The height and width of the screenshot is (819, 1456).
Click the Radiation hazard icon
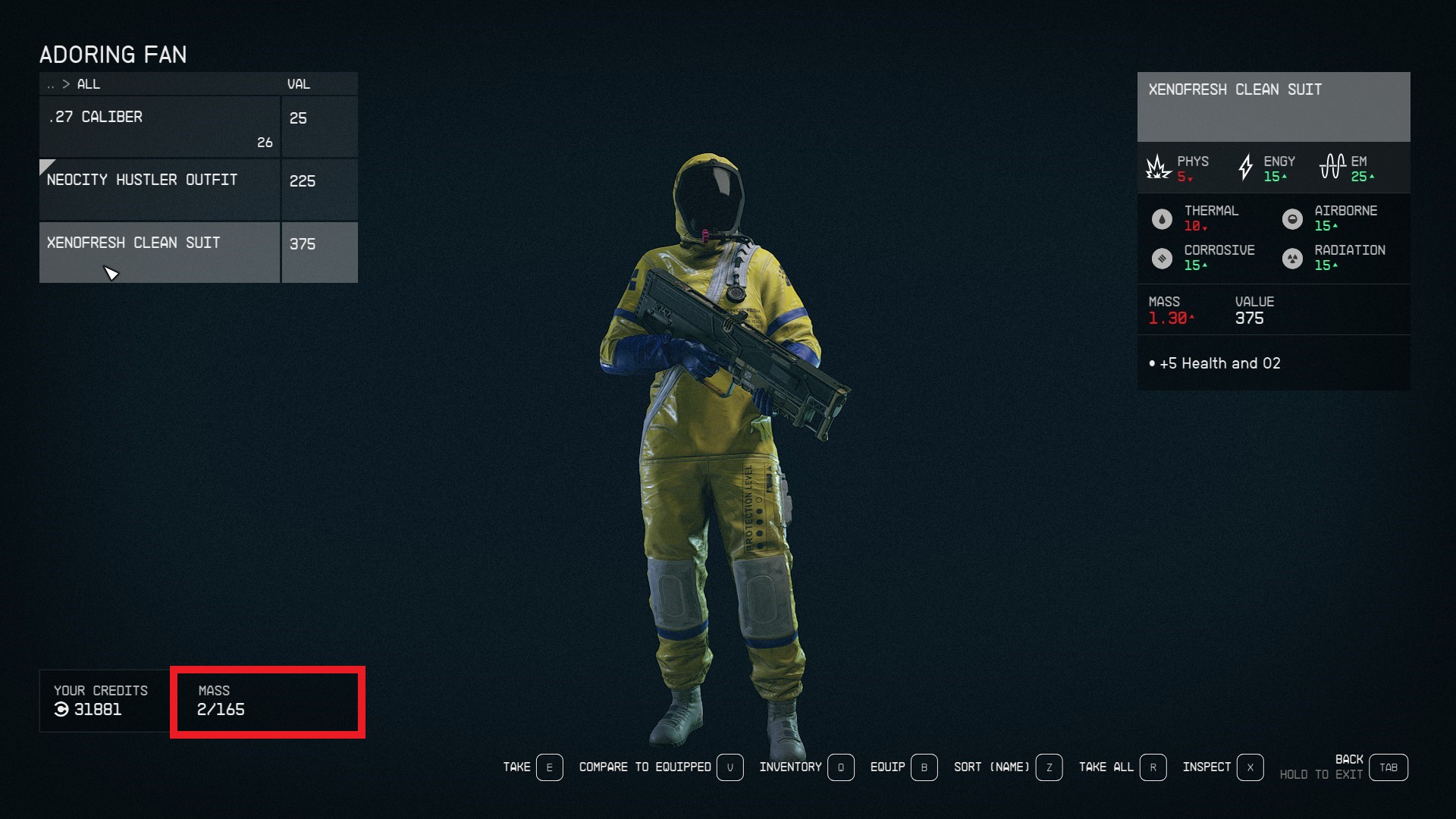click(x=1293, y=258)
